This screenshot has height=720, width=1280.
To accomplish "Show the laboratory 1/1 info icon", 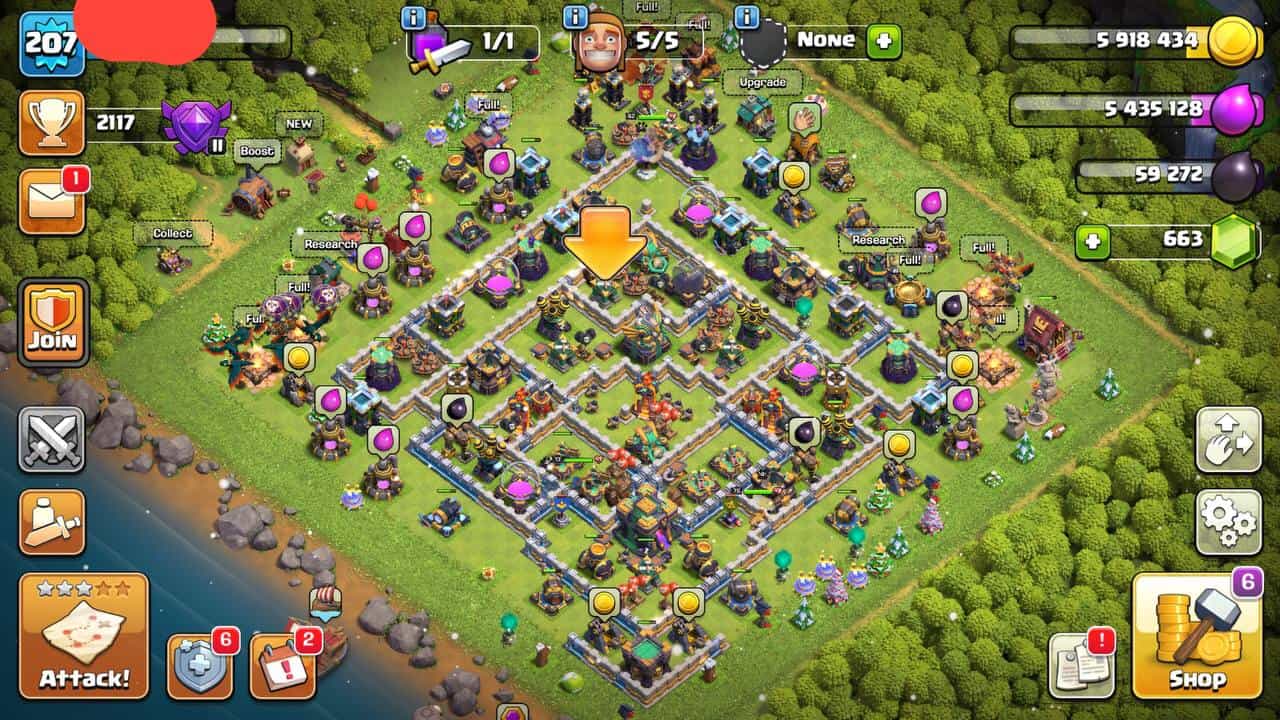I will pos(413,17).
